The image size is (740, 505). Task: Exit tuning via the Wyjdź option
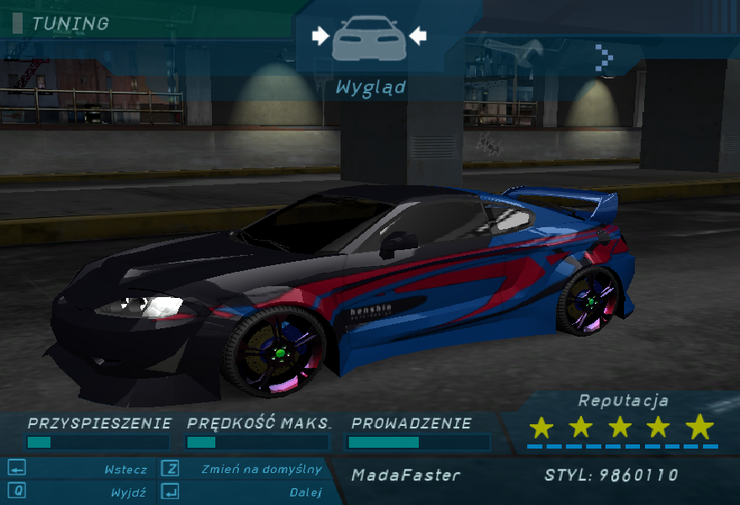coord(130,492)
